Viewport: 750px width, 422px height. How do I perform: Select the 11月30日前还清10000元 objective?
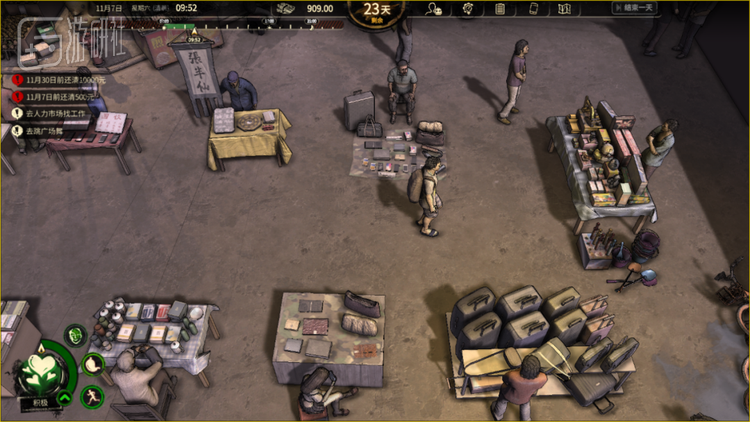(62, 79)
